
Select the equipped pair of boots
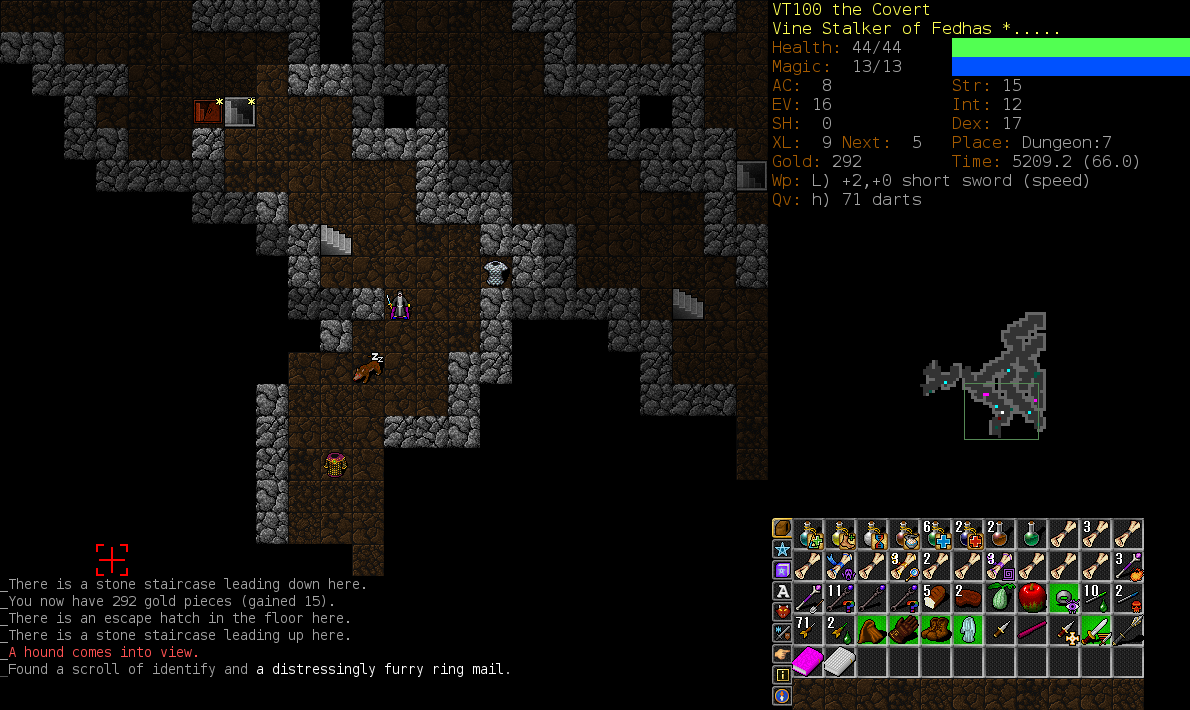coord(936,630)
